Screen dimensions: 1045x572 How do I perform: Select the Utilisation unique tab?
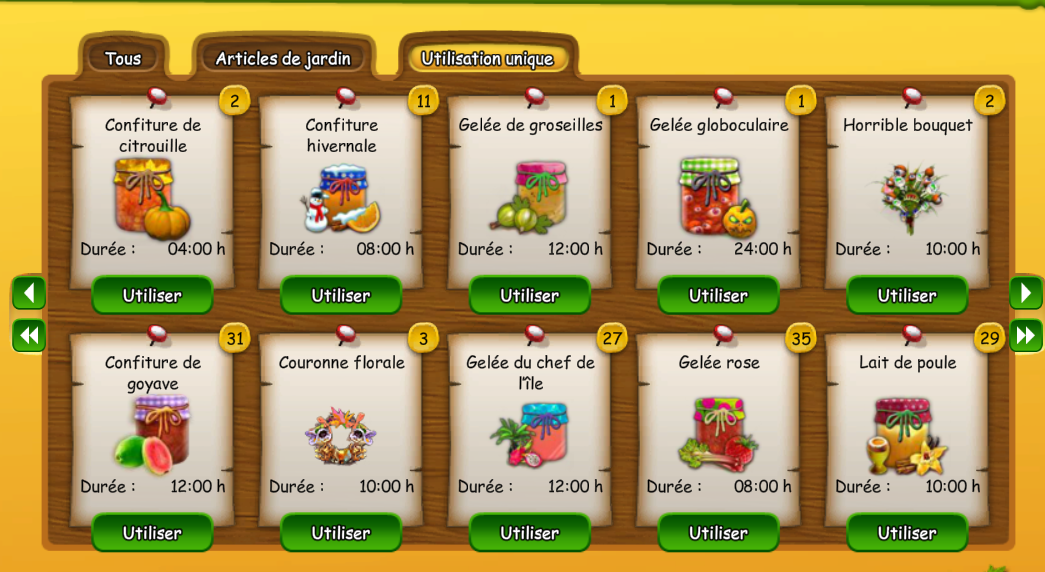487,58
